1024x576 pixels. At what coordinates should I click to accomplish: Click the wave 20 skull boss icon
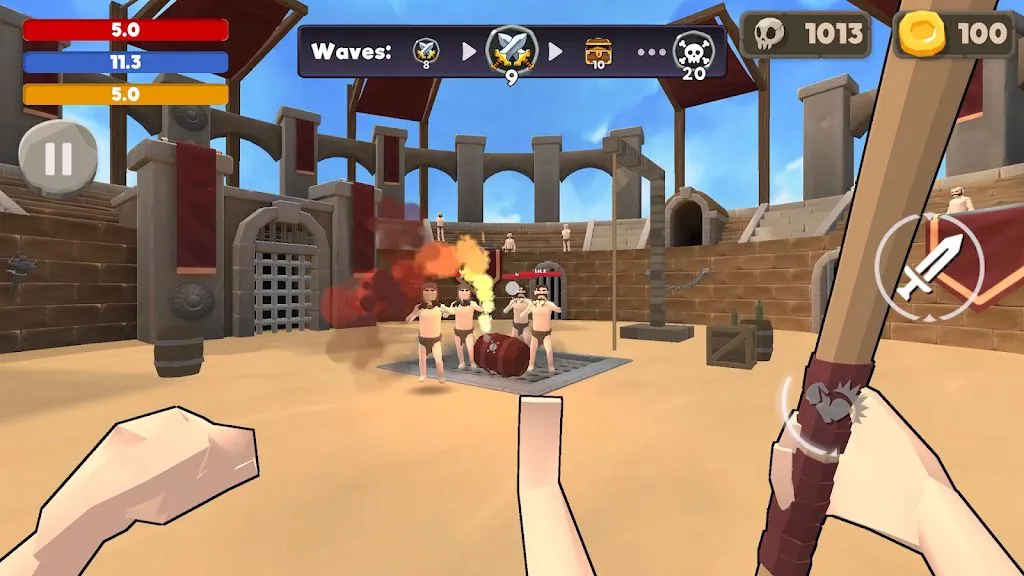pyautogui.click(x=693, y=53)
